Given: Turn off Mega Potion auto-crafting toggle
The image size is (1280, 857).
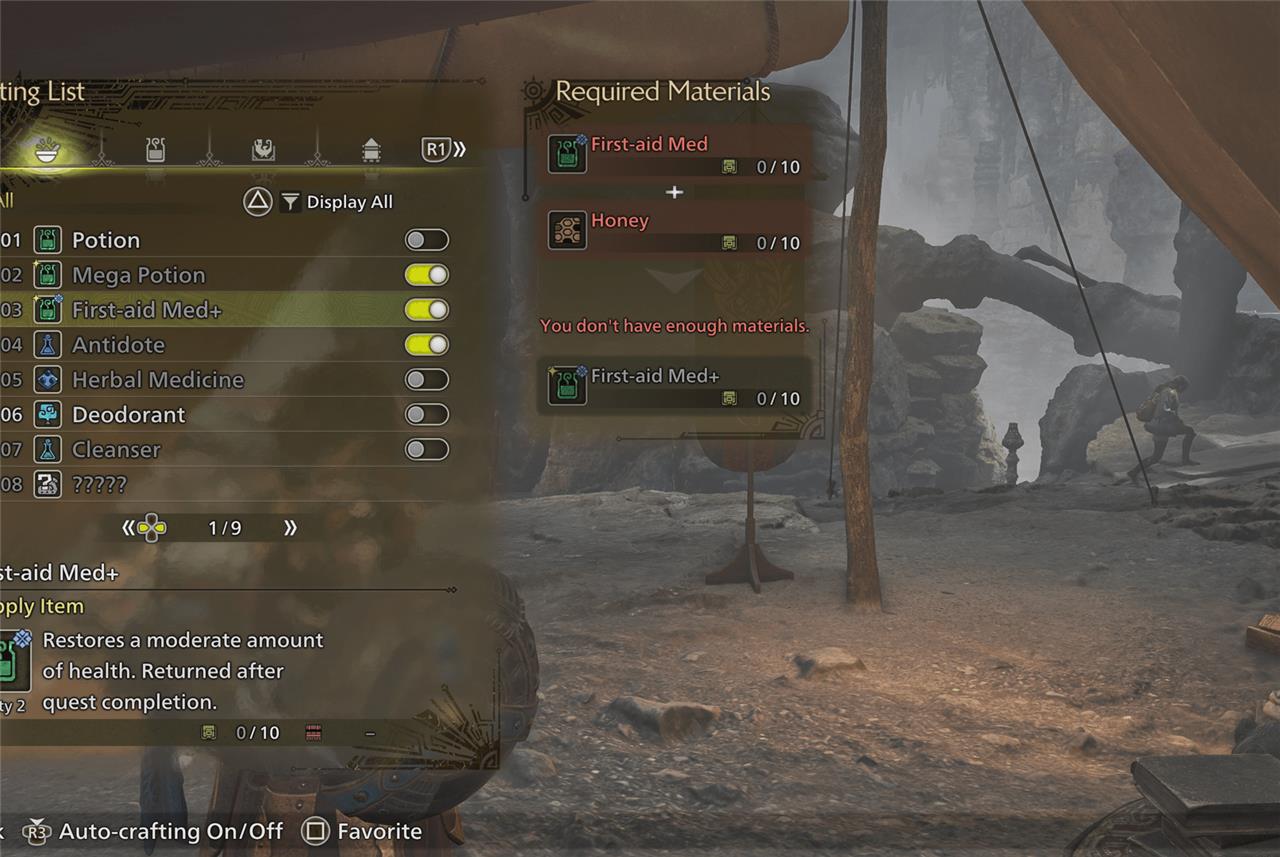Looking at the screenshot, I should [427, 275].
